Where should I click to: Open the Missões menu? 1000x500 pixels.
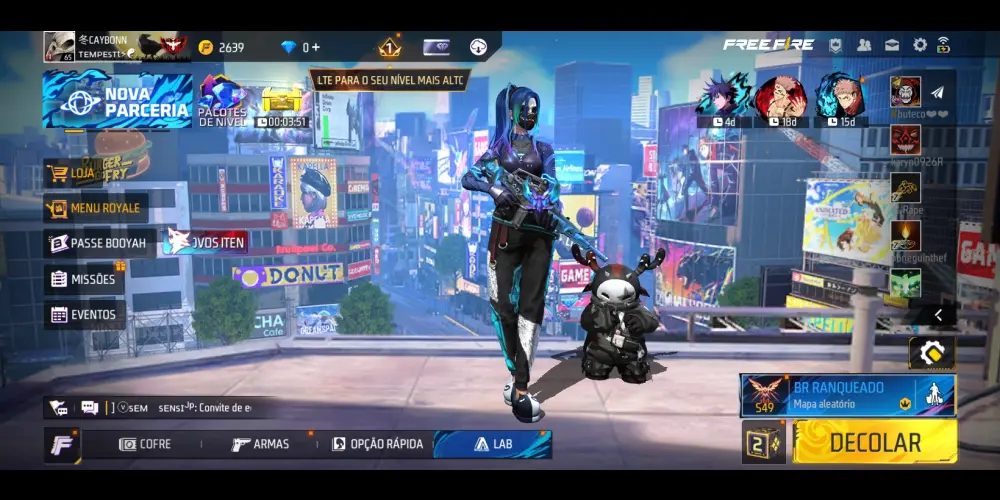[84, 279]
